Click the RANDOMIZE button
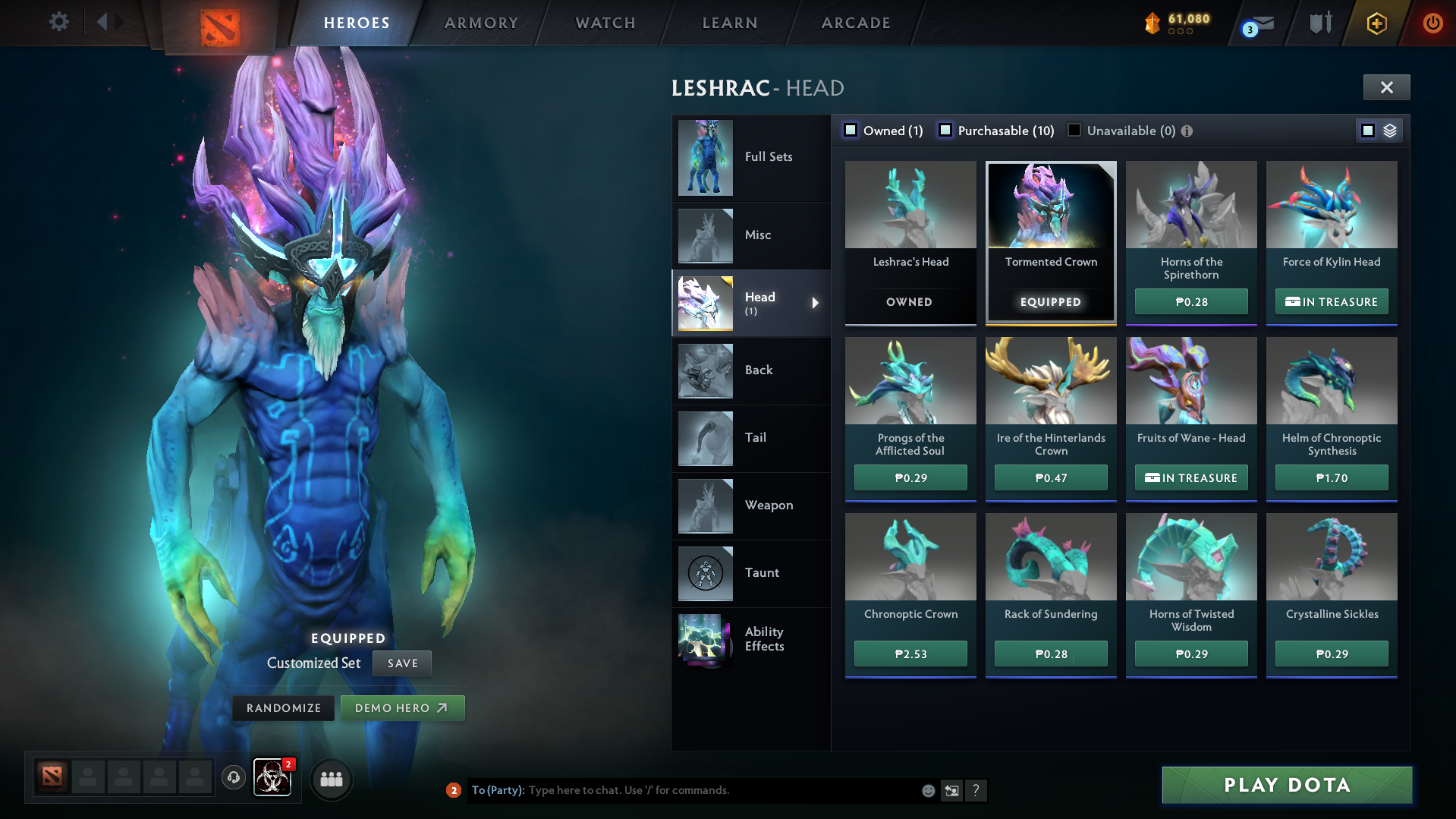Screen dimensions: 1456x819 [x=283, y=707]
